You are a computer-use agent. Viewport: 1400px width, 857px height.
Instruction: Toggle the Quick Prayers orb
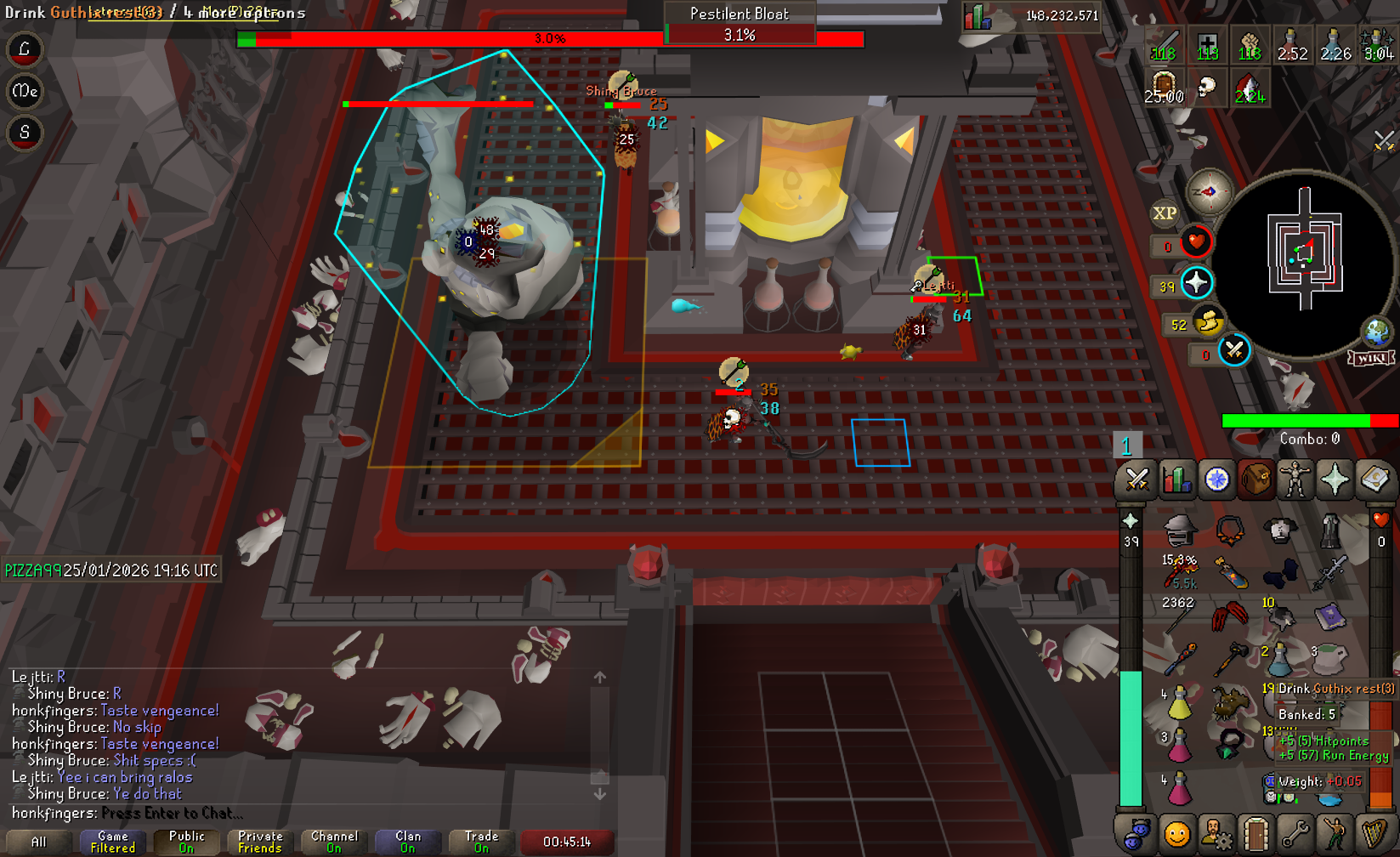click(x=1196, y=283)
